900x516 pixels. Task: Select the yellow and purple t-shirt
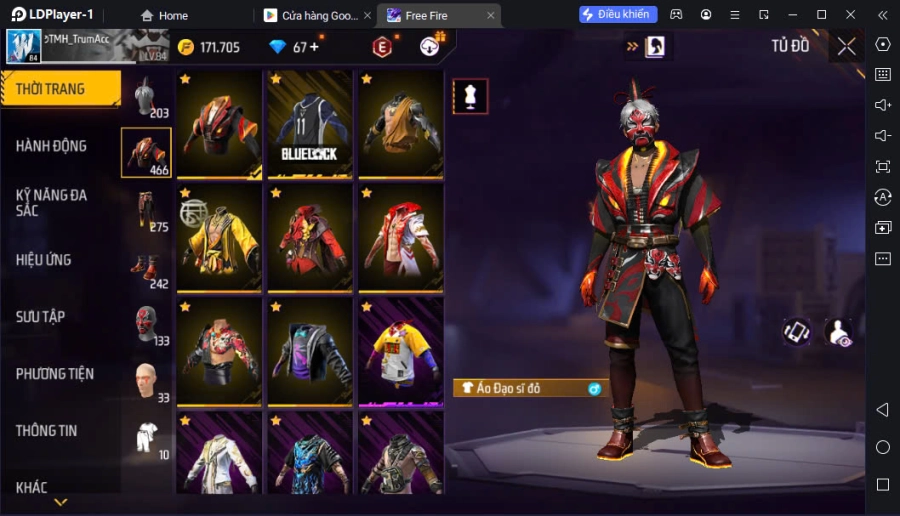401,352
